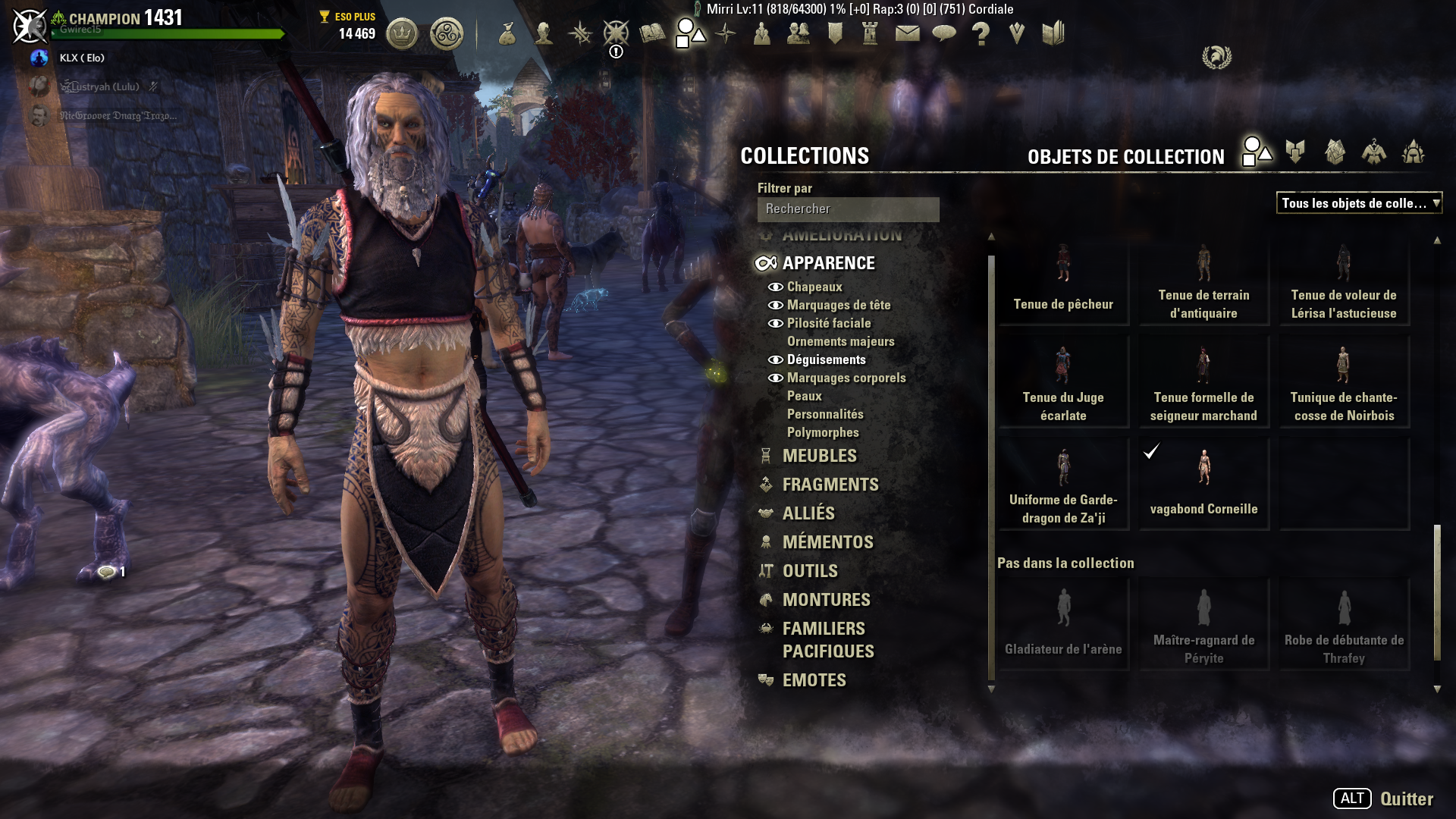Screen dimensions: 1456x819
Task: Choose Tenue de pêcheur costume tile
Action: click(1063, 281)
